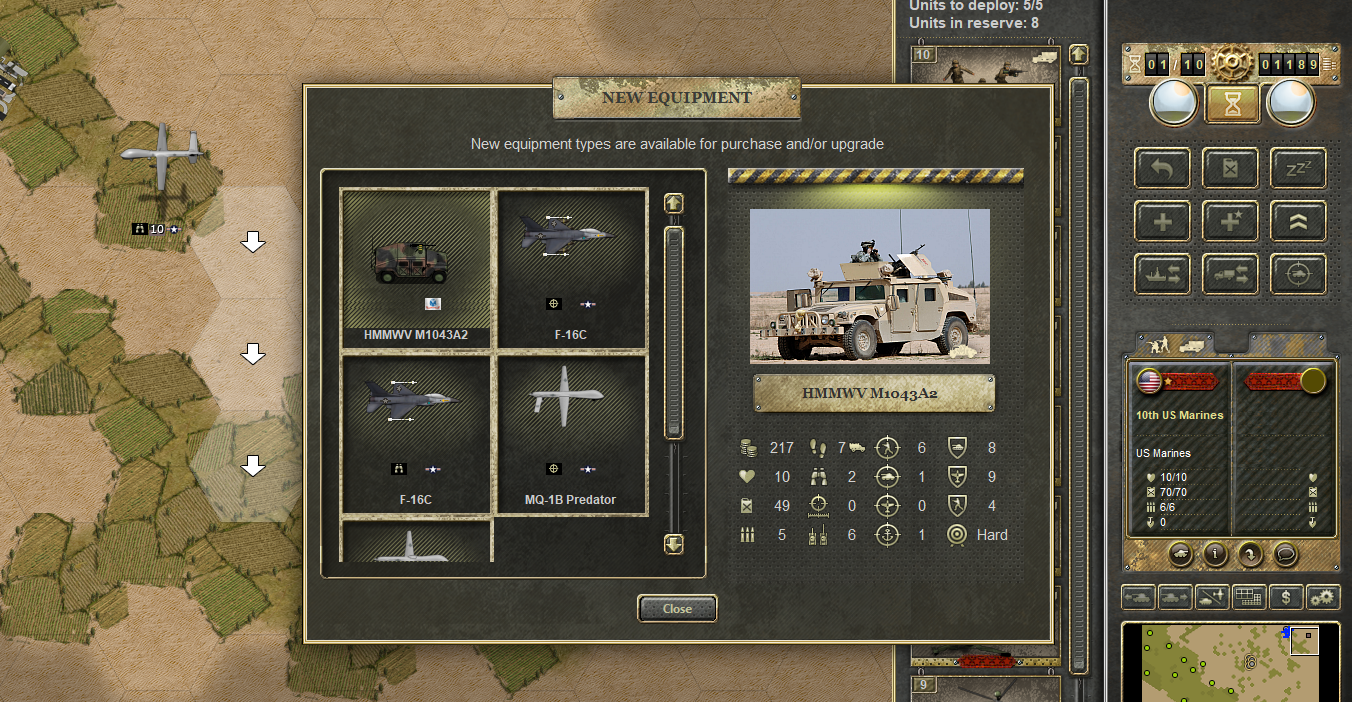
Task: Click the upgrade unit chevrons button
Action: tap(1298, 221)
